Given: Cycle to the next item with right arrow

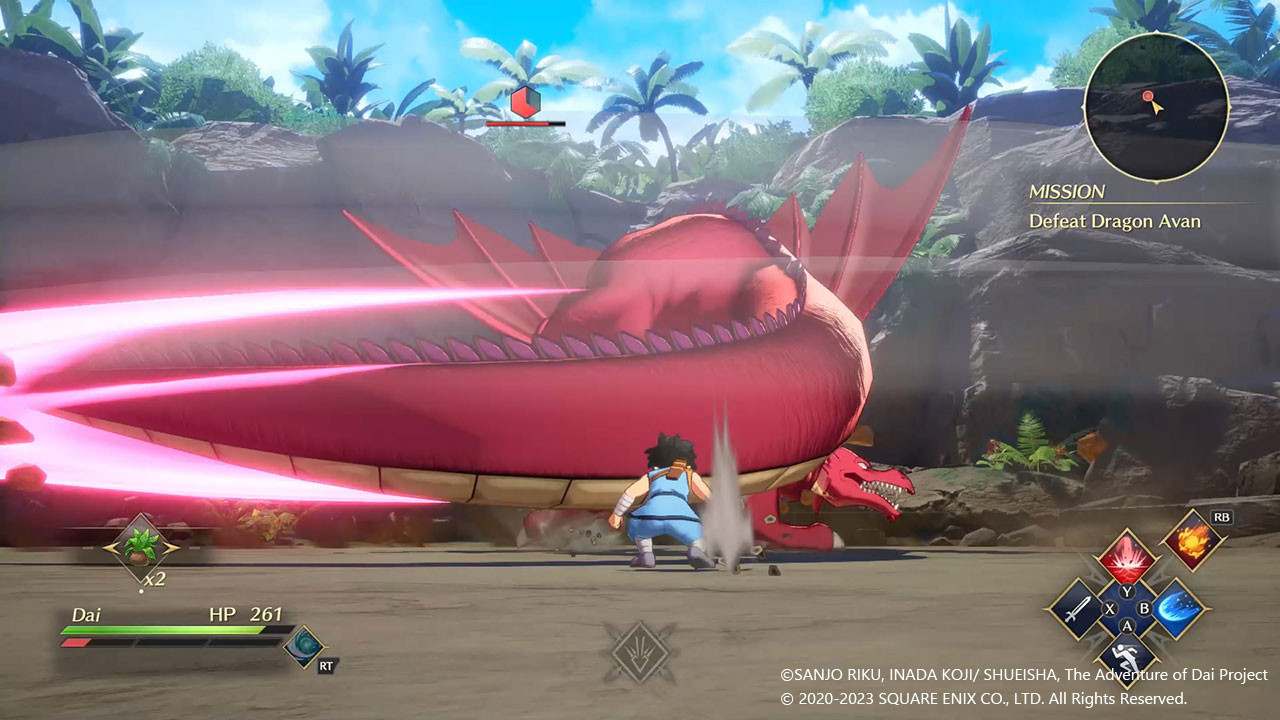Looking at the screenshot, I should pos(172,547).
